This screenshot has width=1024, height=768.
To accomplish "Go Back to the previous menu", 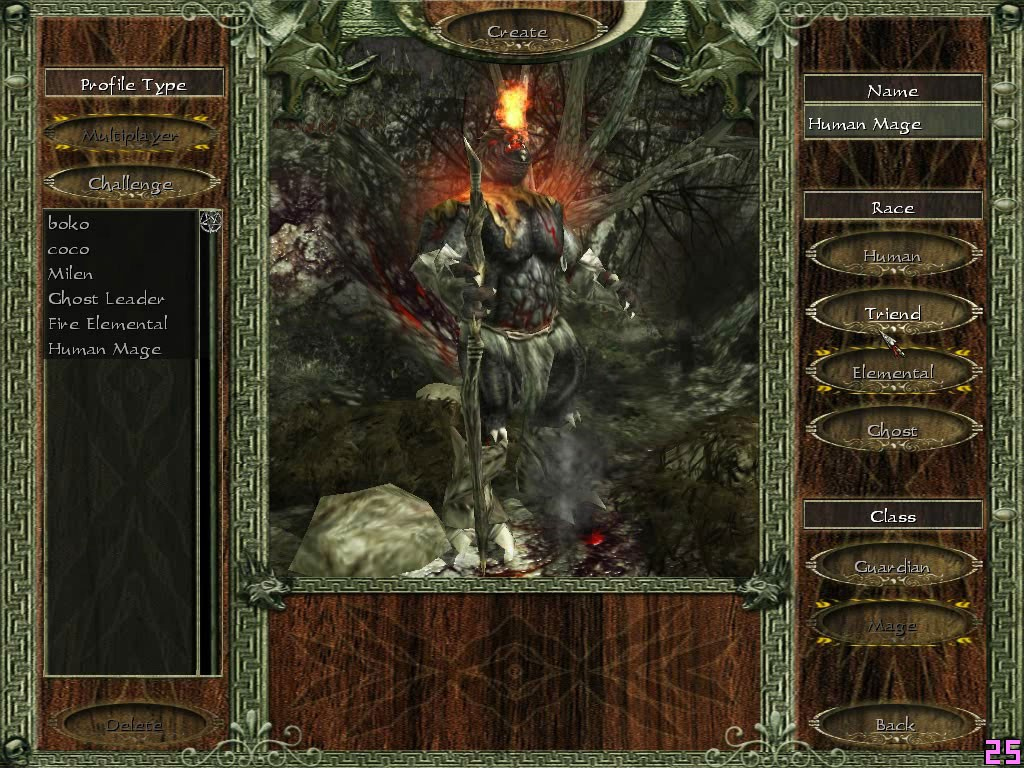I will (895, 724).
